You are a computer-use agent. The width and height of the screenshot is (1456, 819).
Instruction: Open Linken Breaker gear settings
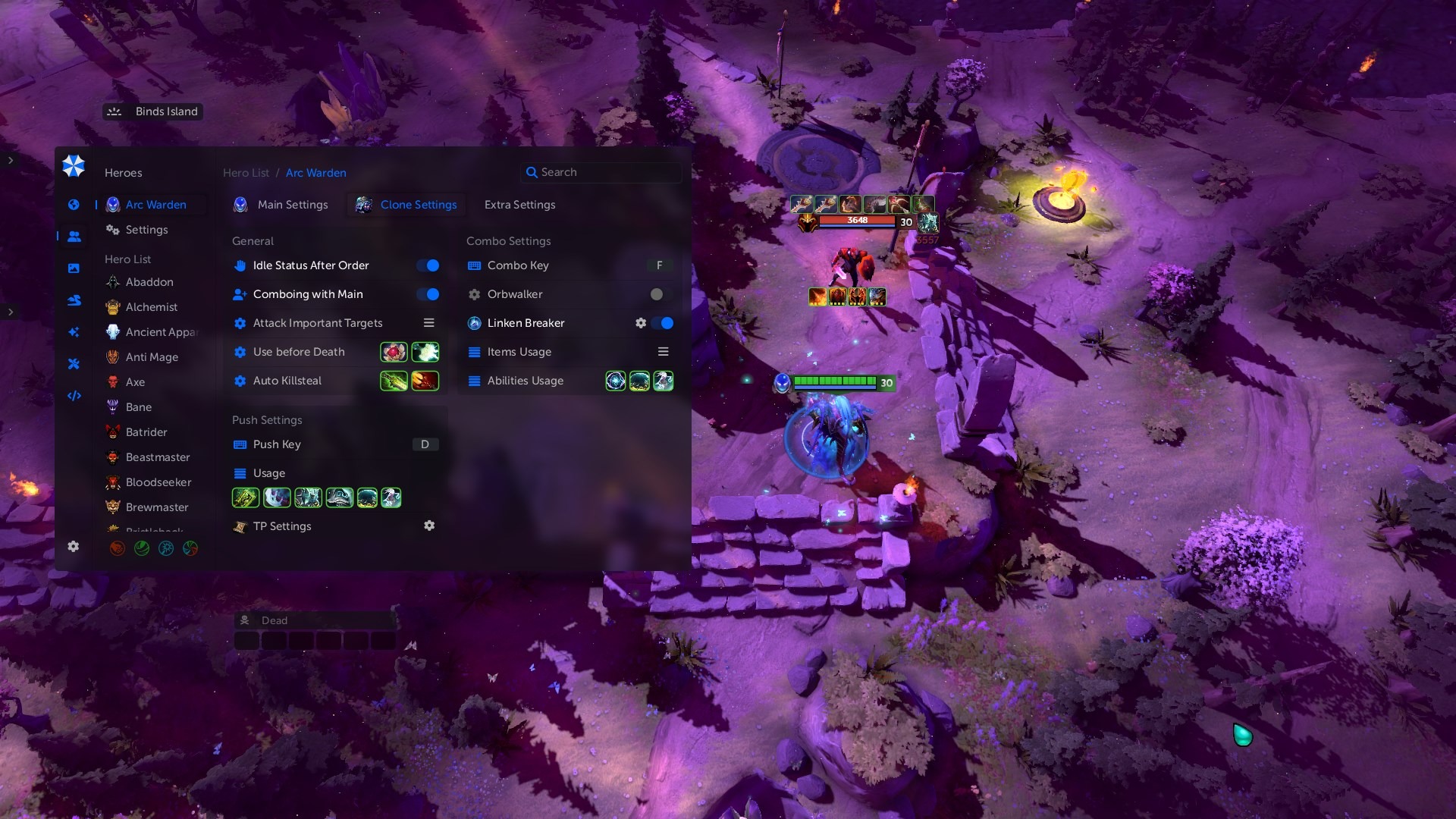641,323
